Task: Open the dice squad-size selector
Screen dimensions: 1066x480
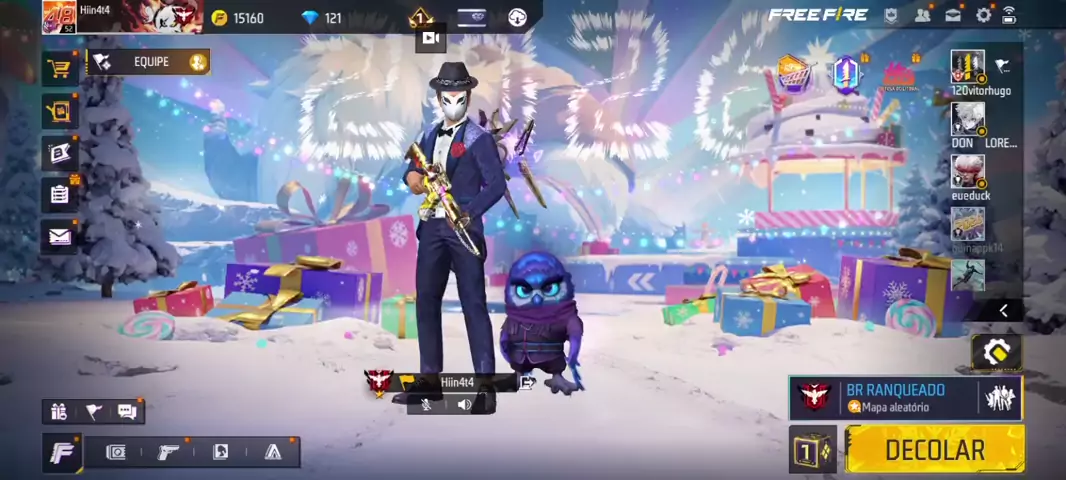Action: click(812, 451)
